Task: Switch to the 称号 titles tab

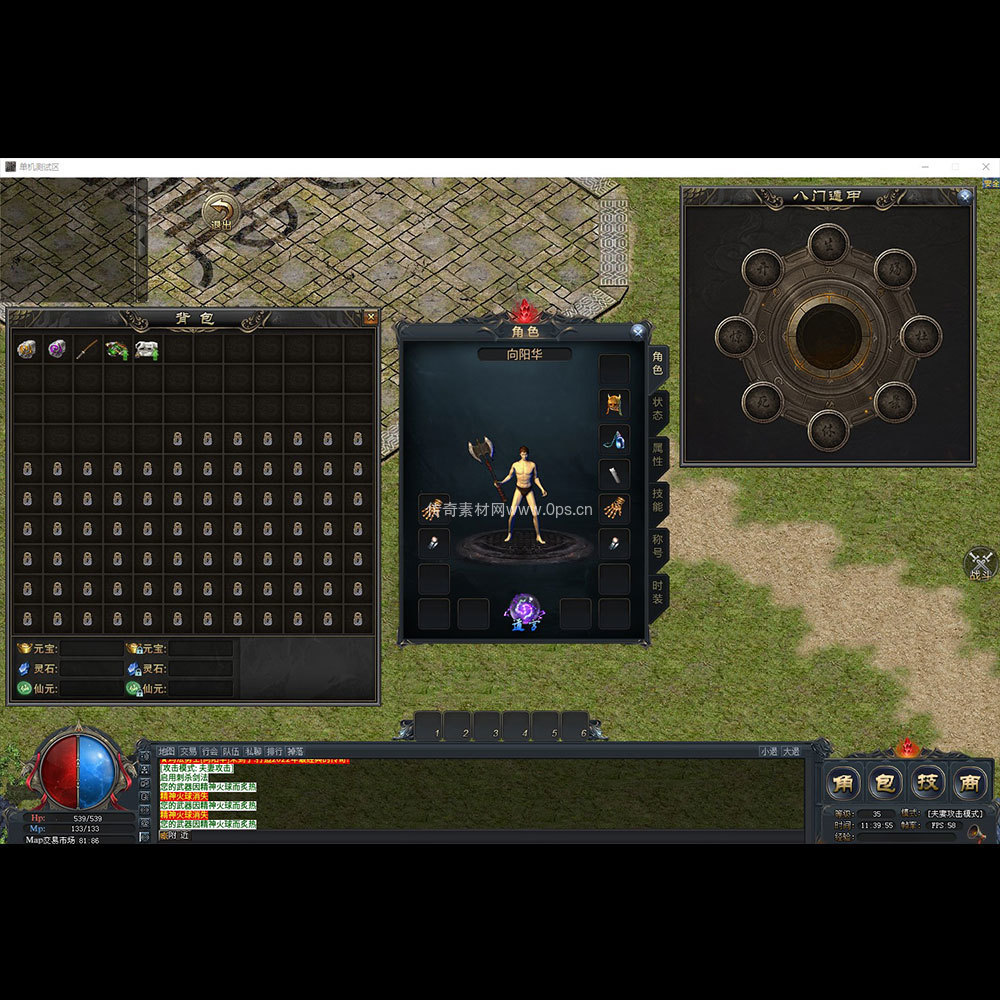Action: (658, 546)
